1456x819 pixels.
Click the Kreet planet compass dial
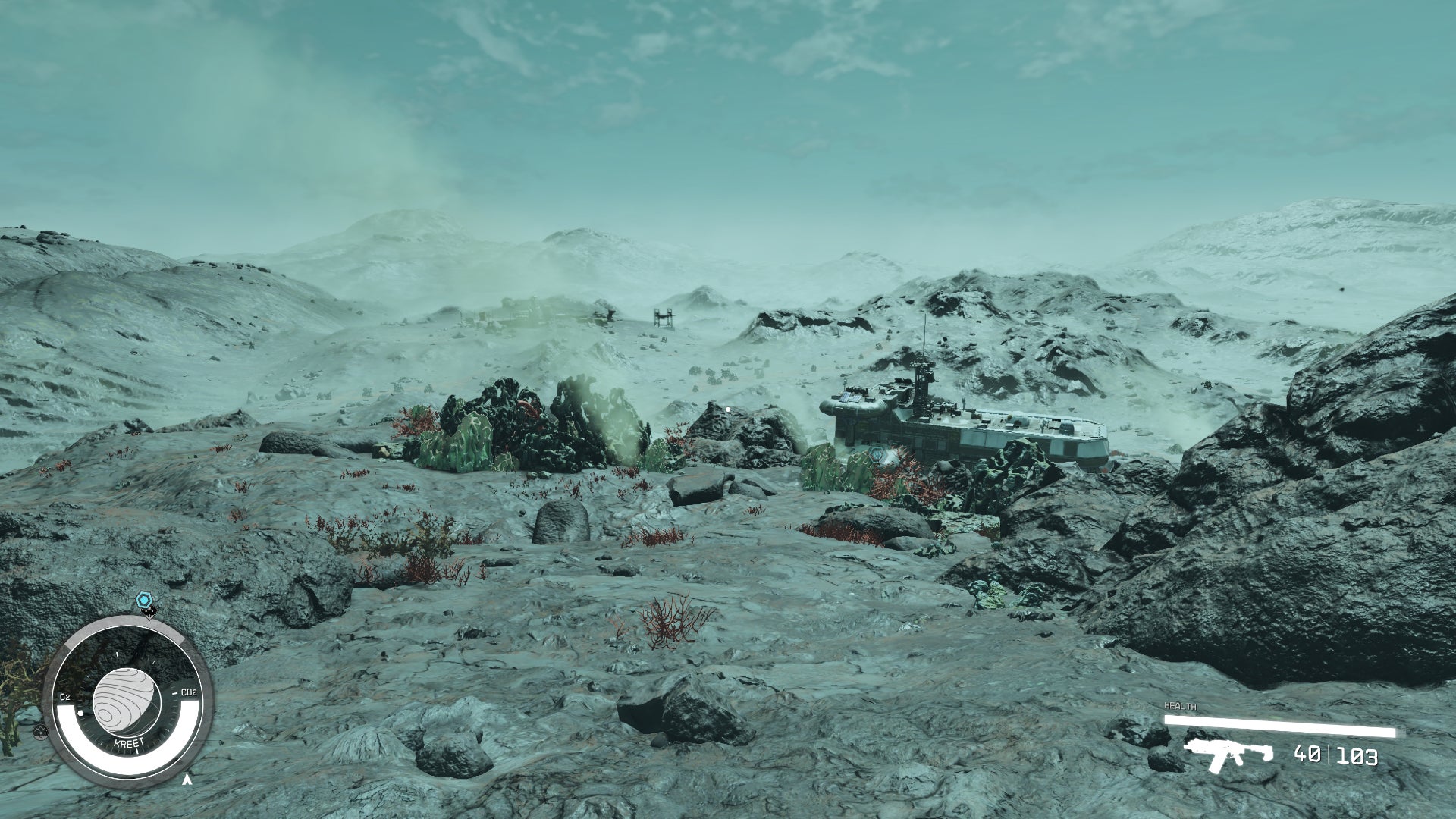[x=126, y=701]
